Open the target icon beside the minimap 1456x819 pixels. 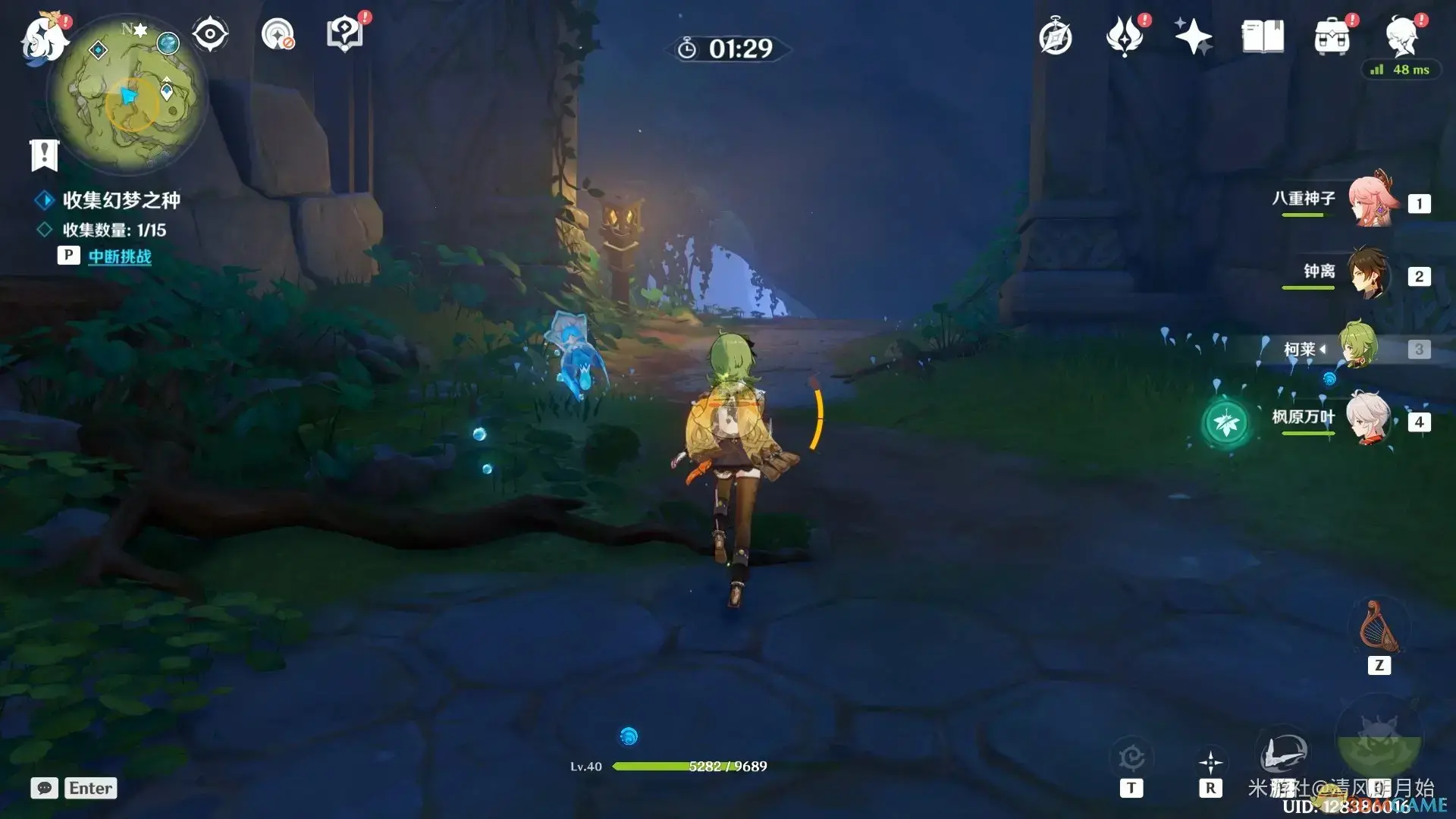click(x=278, y=34)
